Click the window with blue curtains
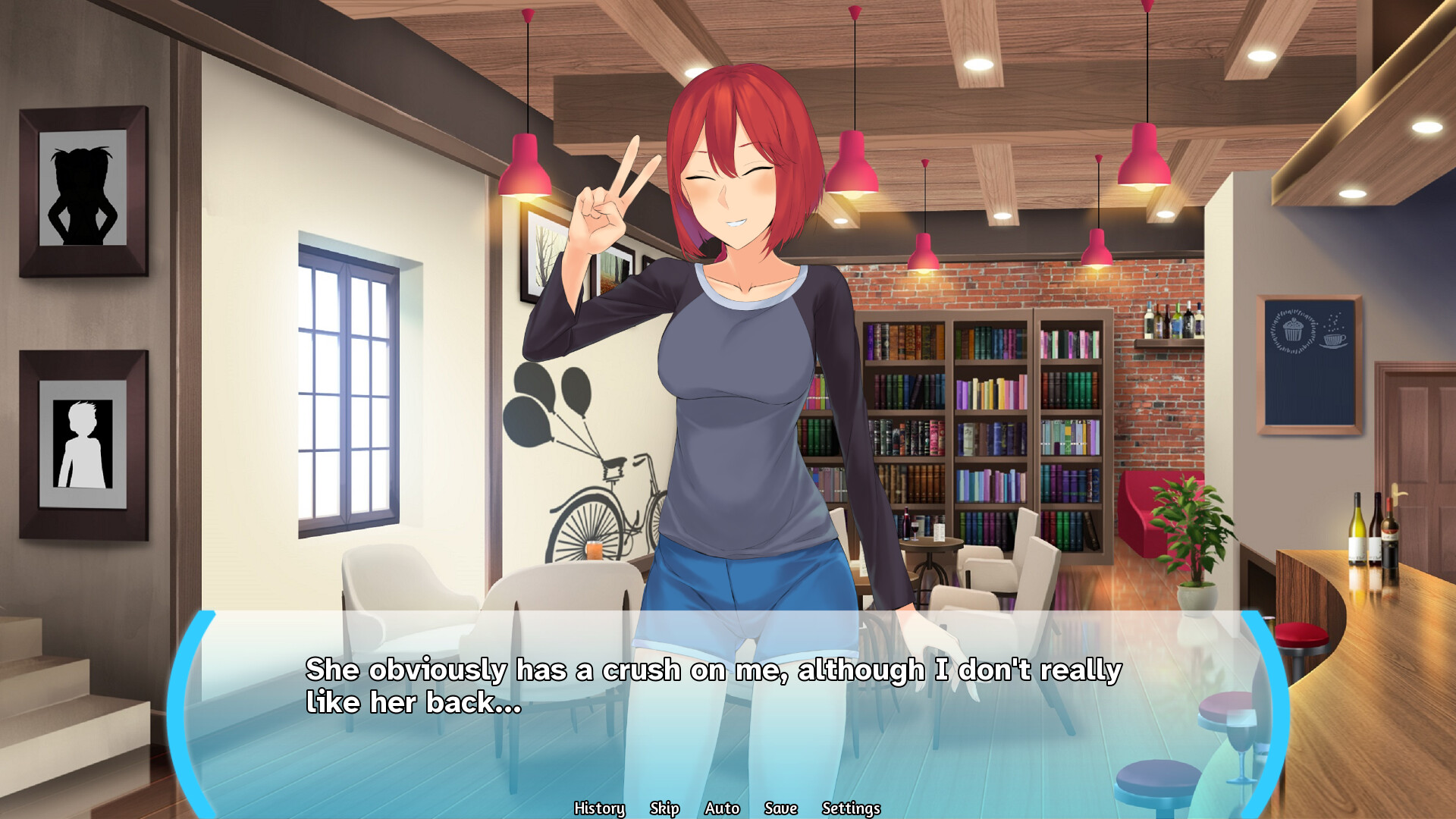Screen dimensions: 1456x819 pos(349,379)
